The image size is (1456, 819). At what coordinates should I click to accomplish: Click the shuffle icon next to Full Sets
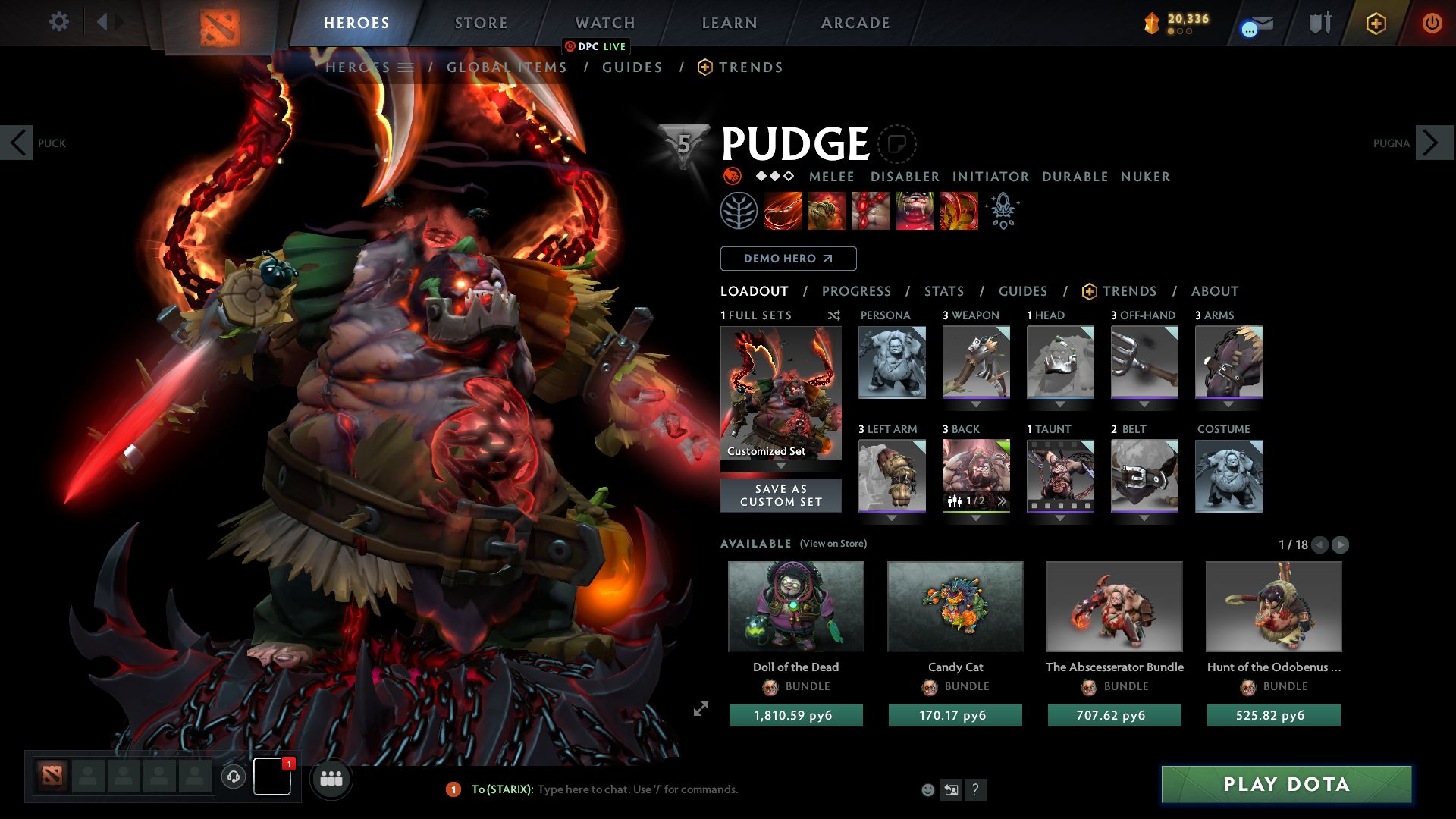click(834, 315)
